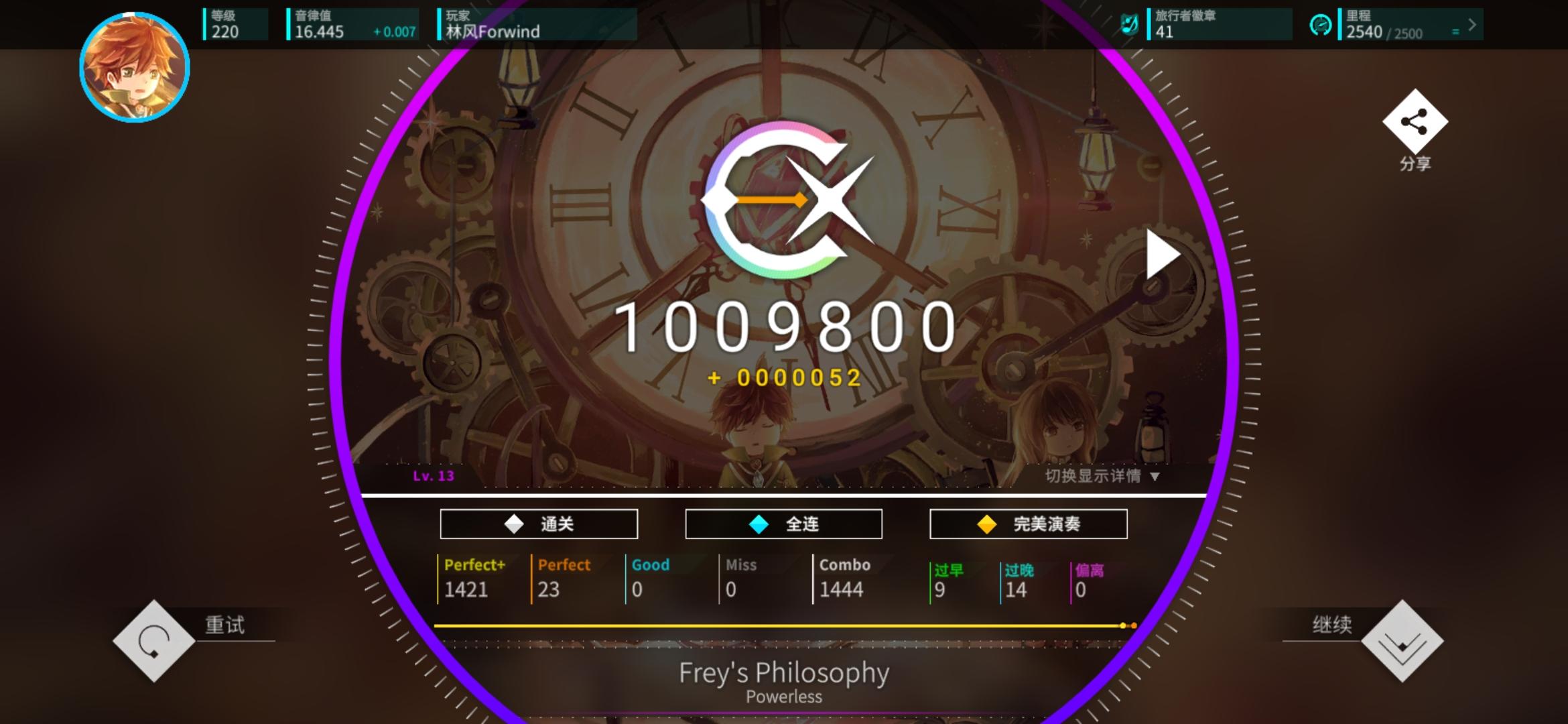The width and height of the screenshot is (1568, 724).
Task: Toggle the 通关 clear badge
Action: (x=538, y=524)
